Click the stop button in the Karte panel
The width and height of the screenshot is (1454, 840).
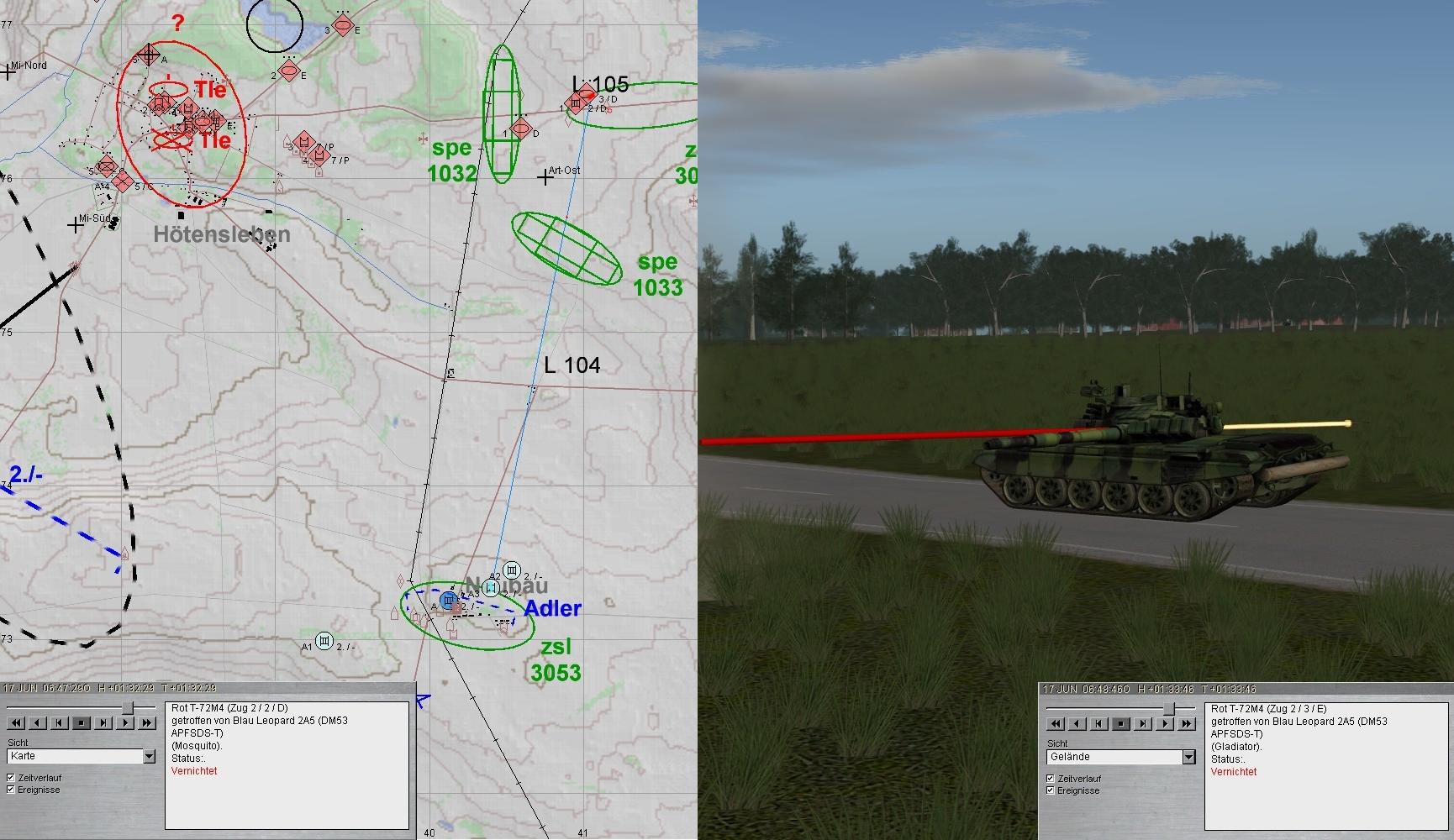coord(82,722)
